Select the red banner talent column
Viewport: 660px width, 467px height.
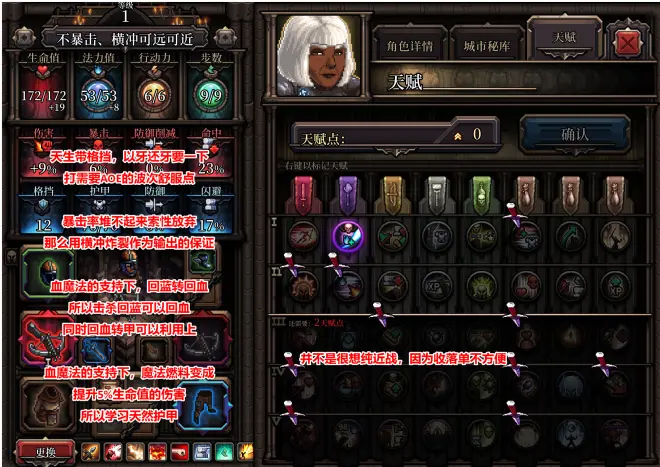point(304,191)
